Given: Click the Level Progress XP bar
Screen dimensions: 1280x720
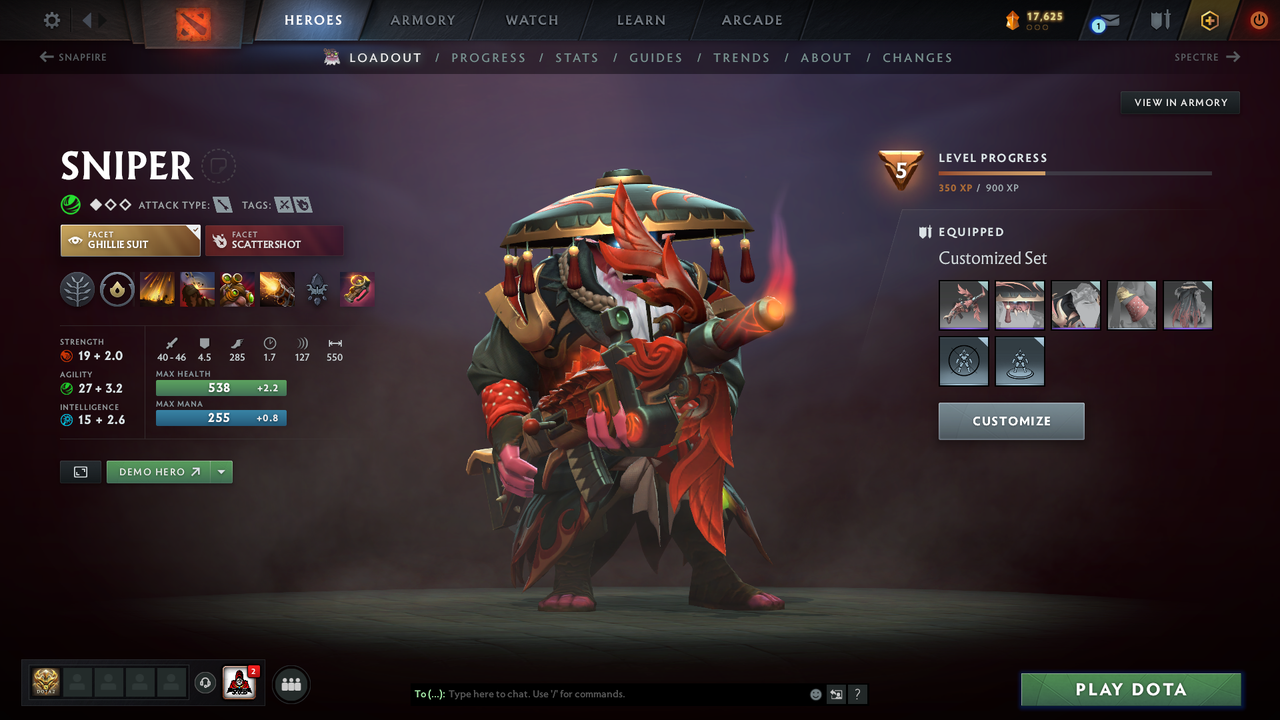Looking at the screenshot, I should coord(1075,172).
